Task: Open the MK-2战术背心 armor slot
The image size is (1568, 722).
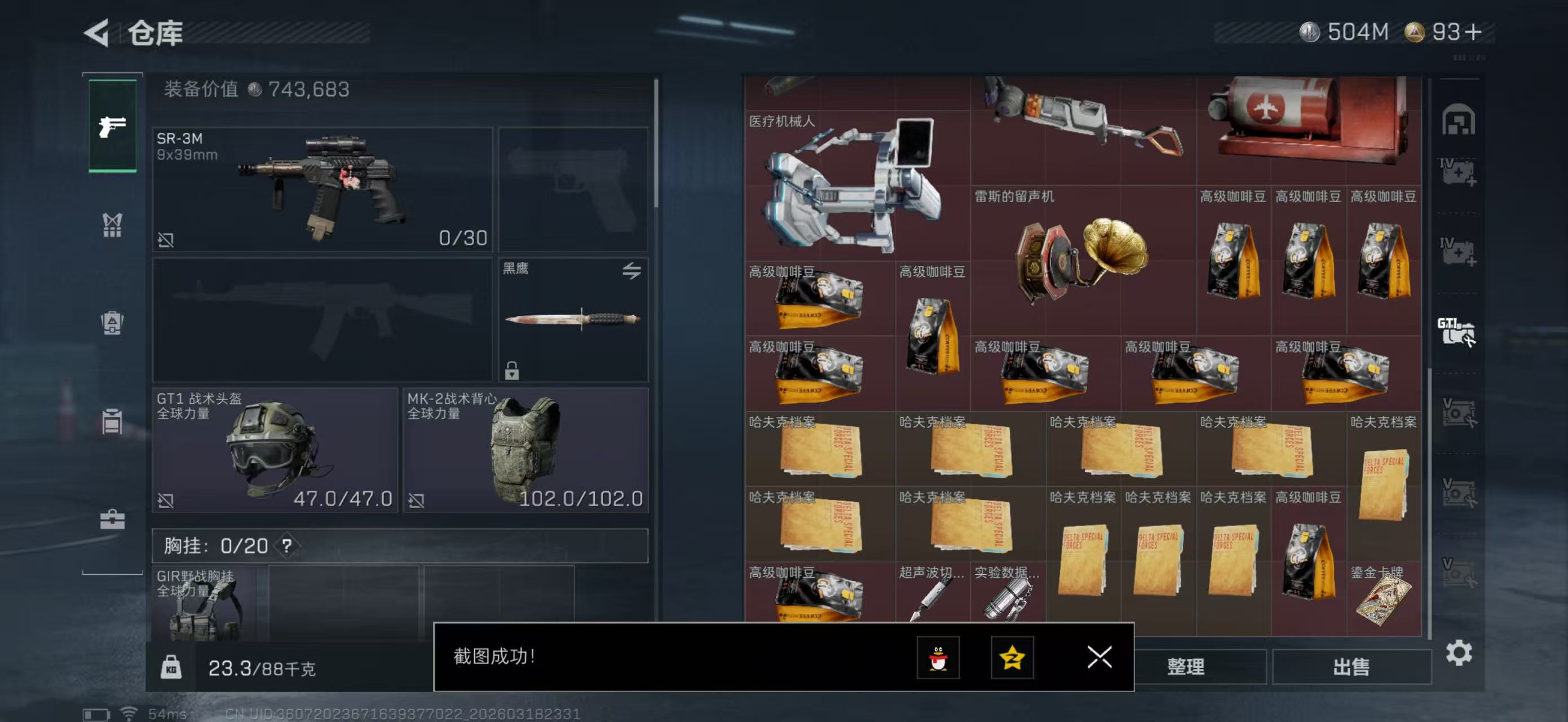Action: pos(525,450)
